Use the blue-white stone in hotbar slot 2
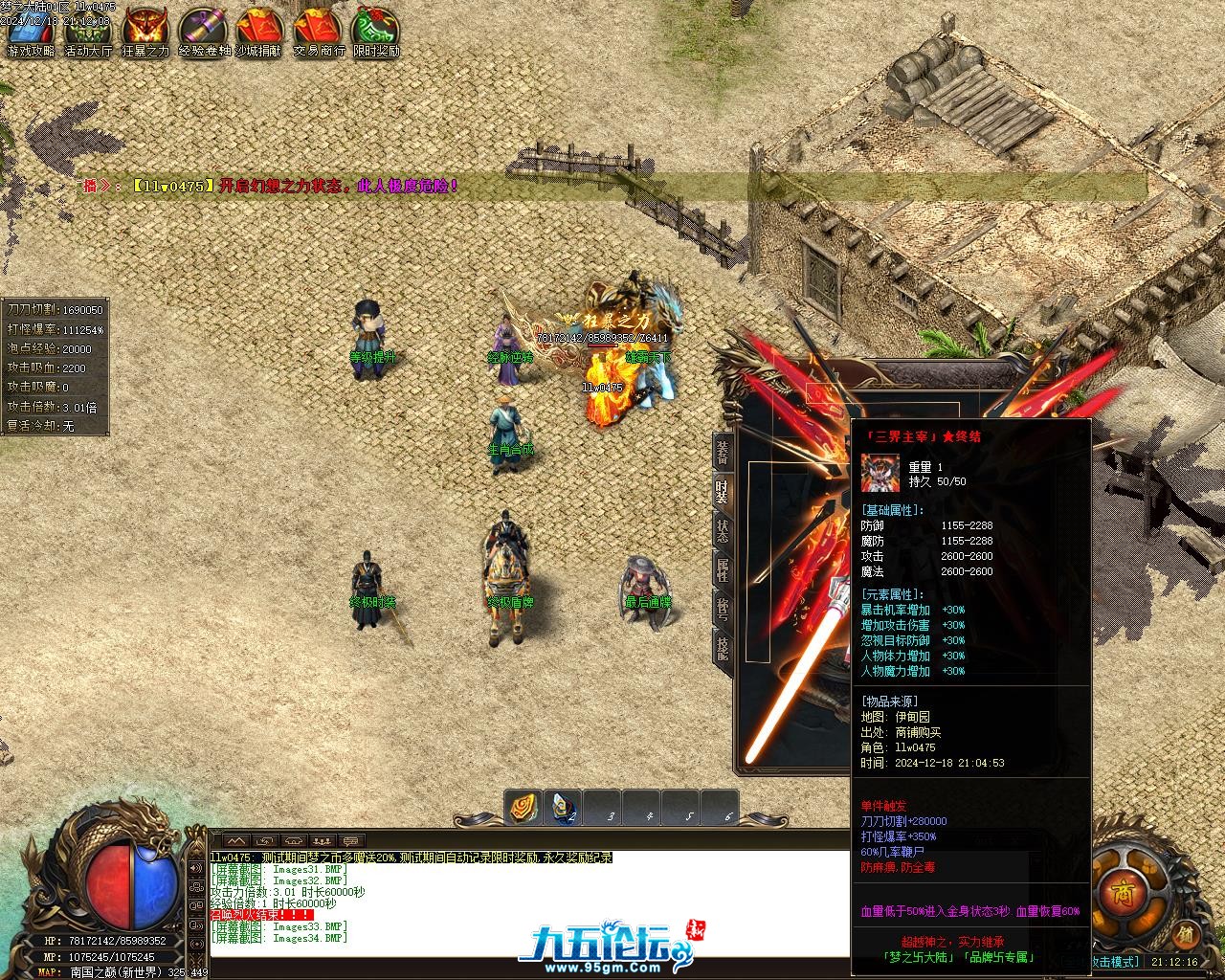Viewport: 1225px width, 980px height. pyautogui.click(x=564, y=809)
